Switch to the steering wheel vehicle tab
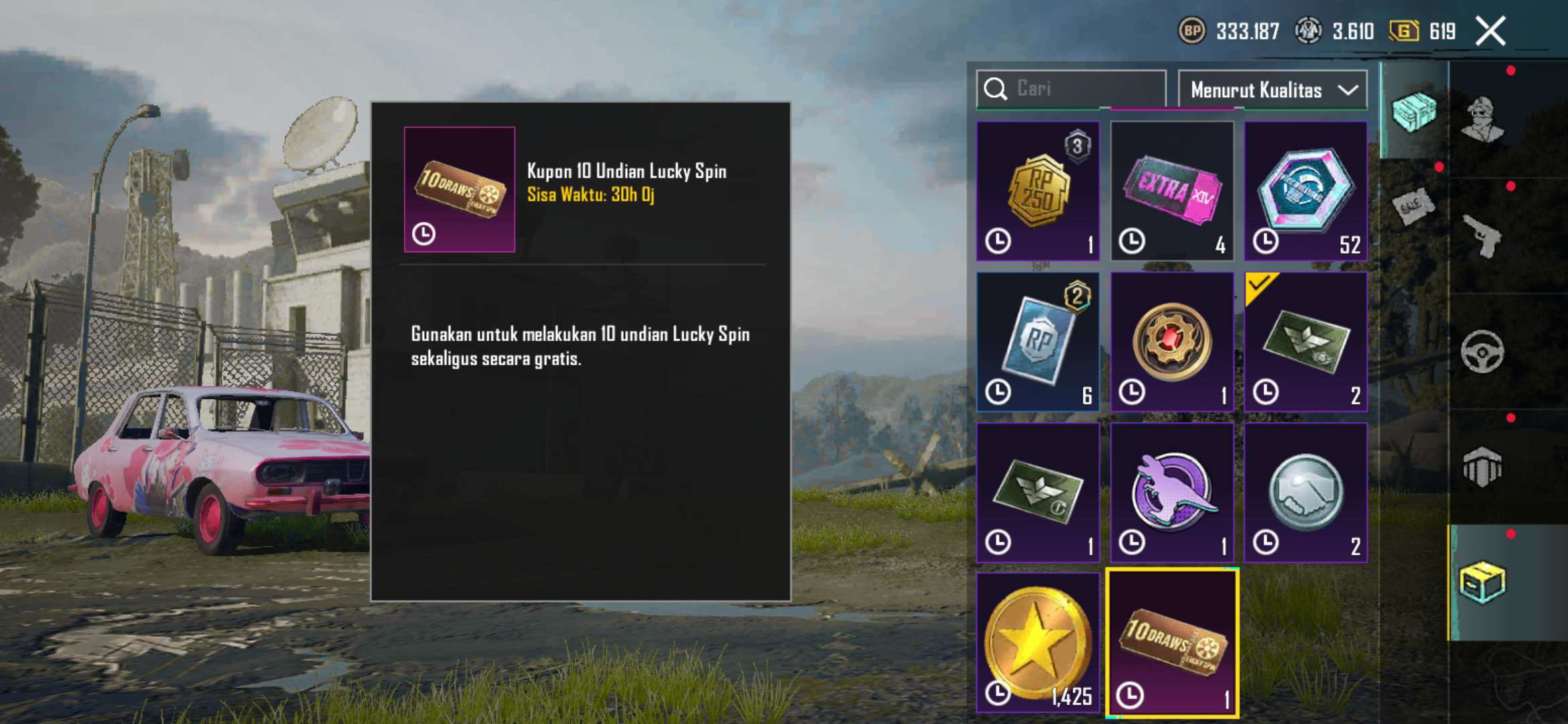The height and width of the screenshot is (724, 1568). pos(1483,351)
